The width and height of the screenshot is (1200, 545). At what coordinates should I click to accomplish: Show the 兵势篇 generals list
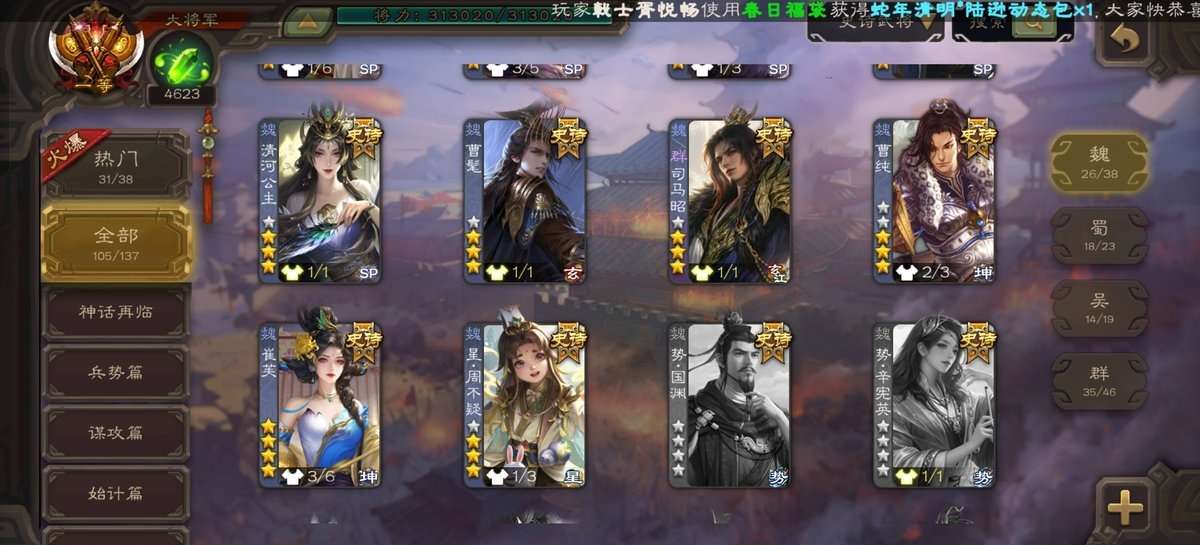click(x=116, y=372)
